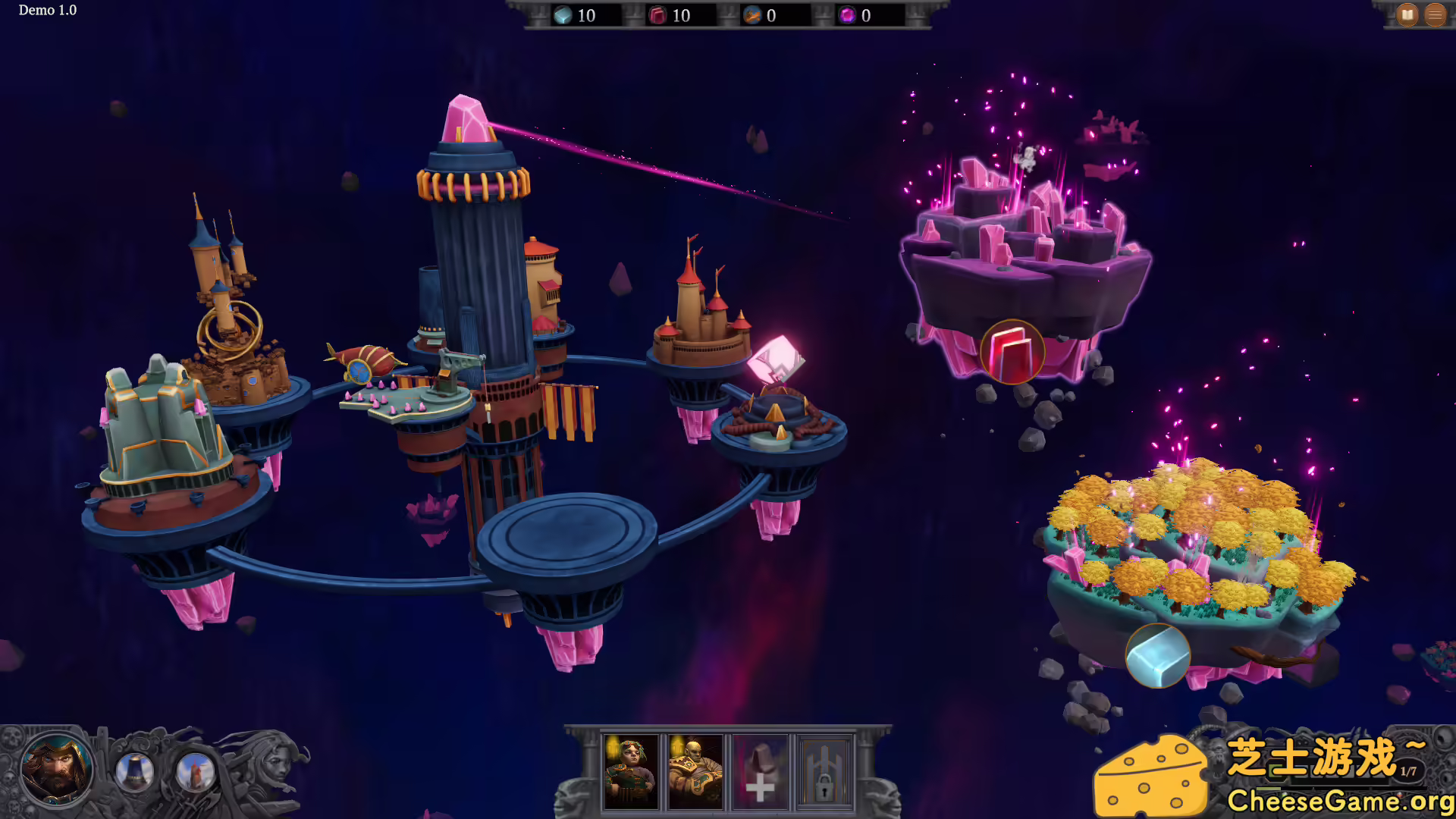Viewport: 1456px width, 819px height.
Task: Open the hamburger menu button
Action: click(x=1436, y=14)
